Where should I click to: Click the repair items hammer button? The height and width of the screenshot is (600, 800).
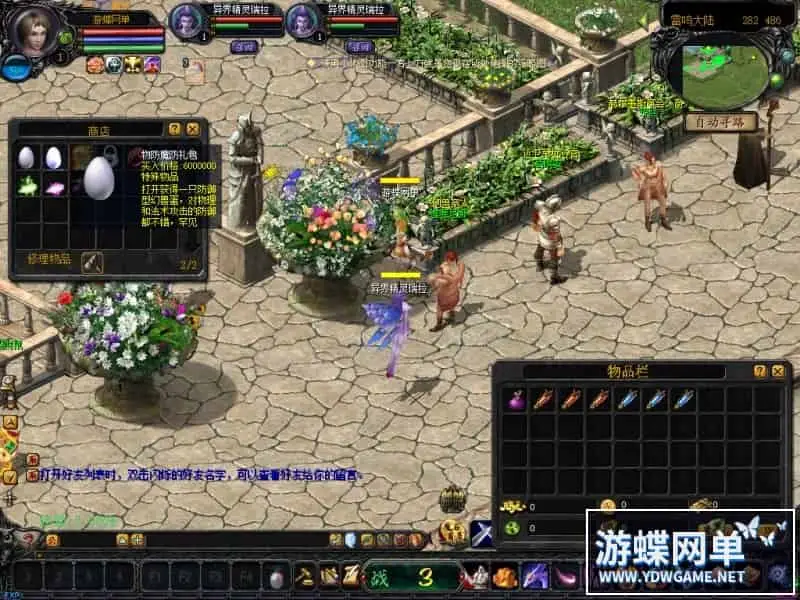tap(93, 261)
